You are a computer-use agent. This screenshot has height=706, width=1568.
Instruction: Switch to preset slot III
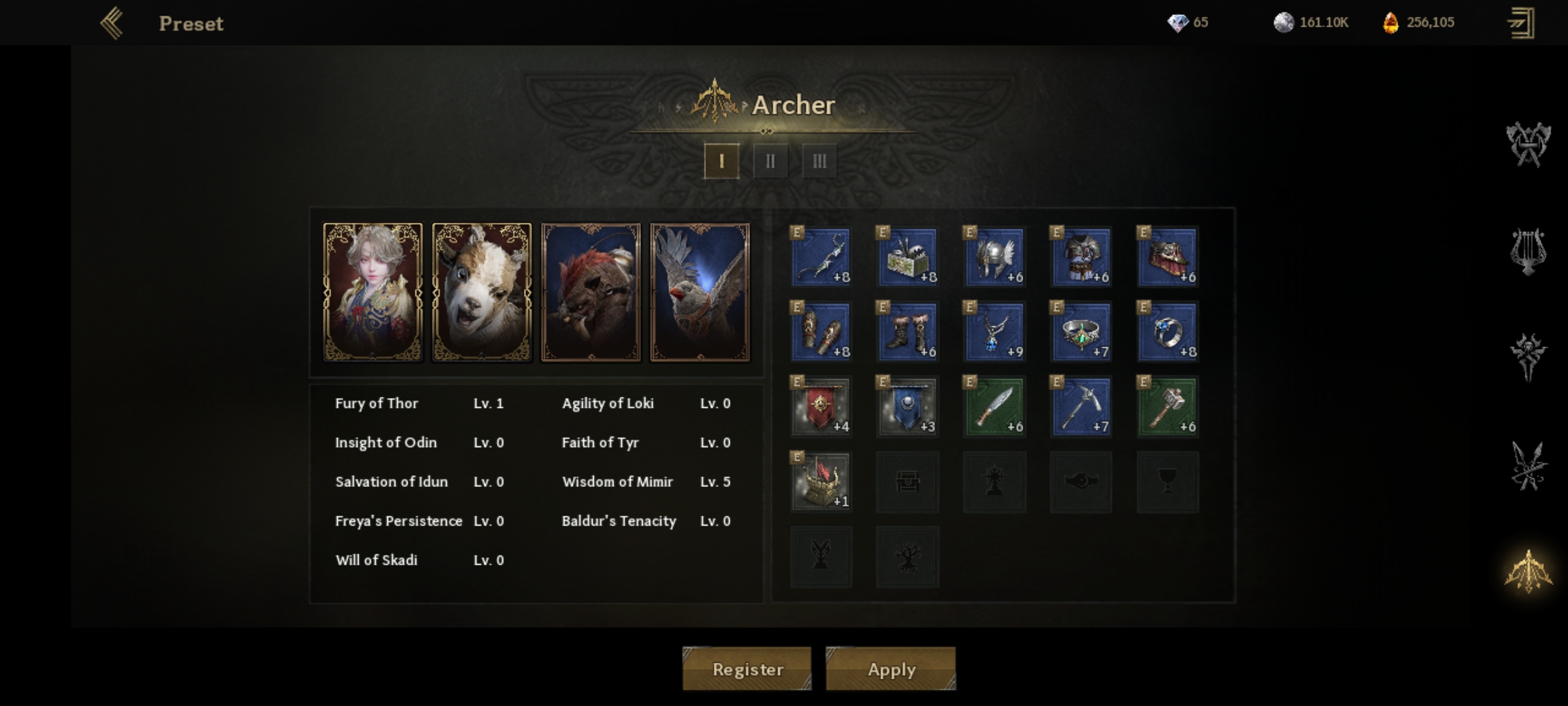pyautogui.click(x=819, y=161)
